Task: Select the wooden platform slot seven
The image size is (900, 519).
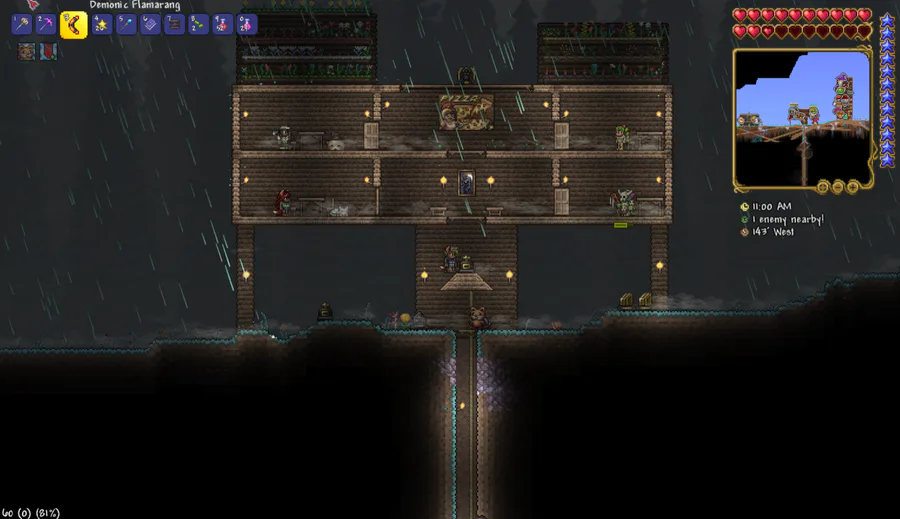Action: pos(173,25)
